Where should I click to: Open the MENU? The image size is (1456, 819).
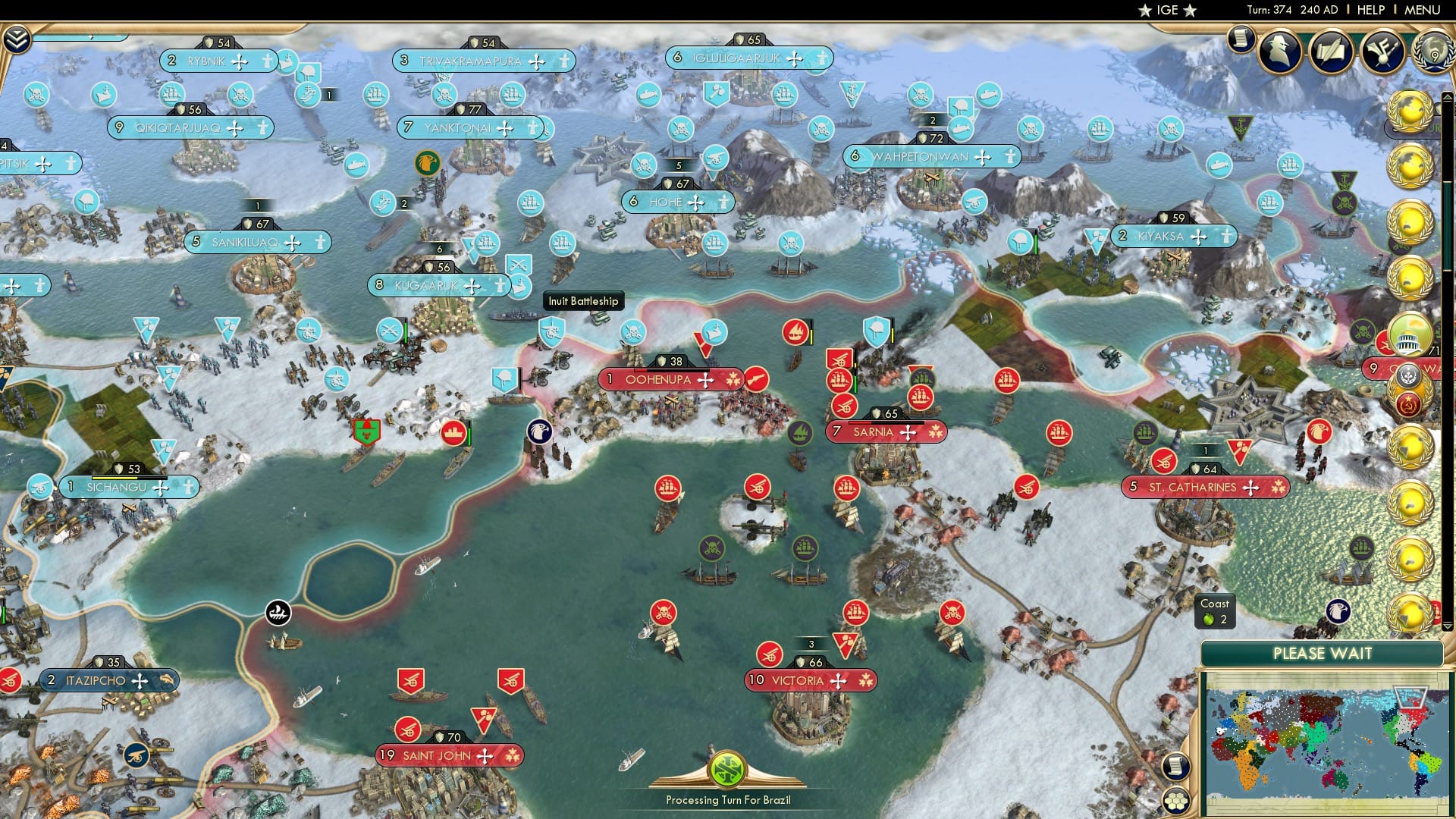click(x=1426, y=9)
